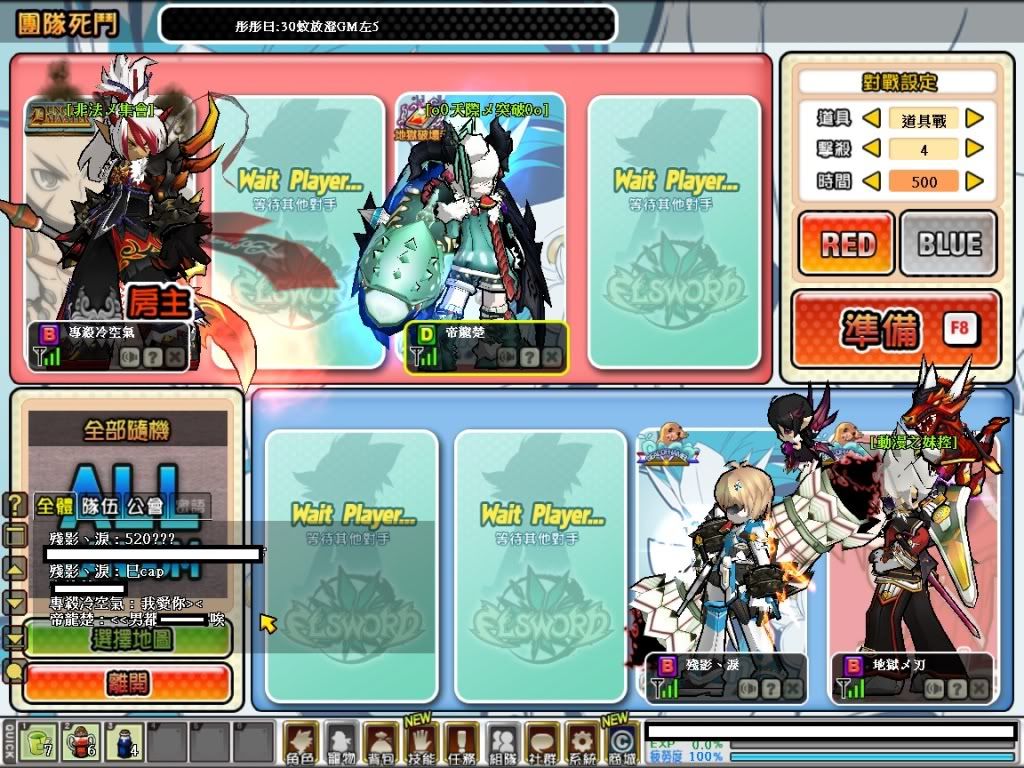Increase the 擊殺 kill count setting
The height and width of the screenshot is (768, 1024).
(973, 150)
